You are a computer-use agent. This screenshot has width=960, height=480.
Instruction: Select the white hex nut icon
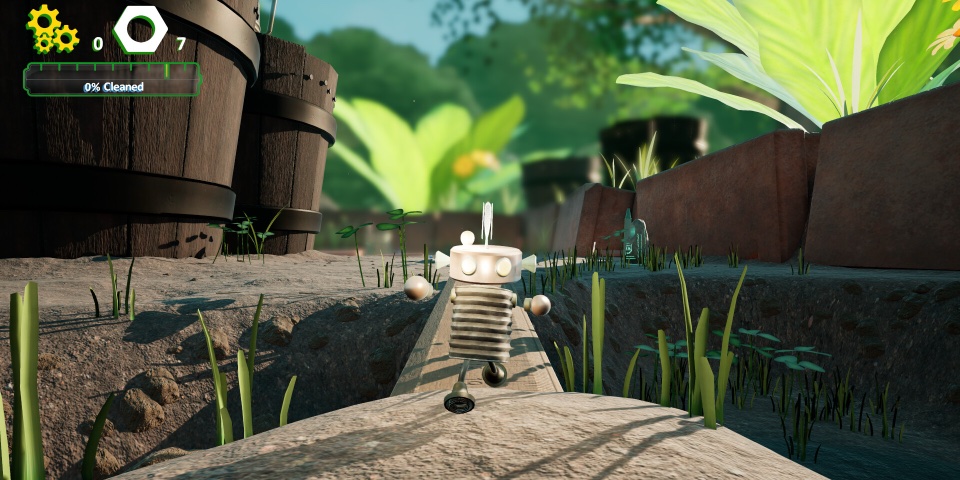click(140, 29)
